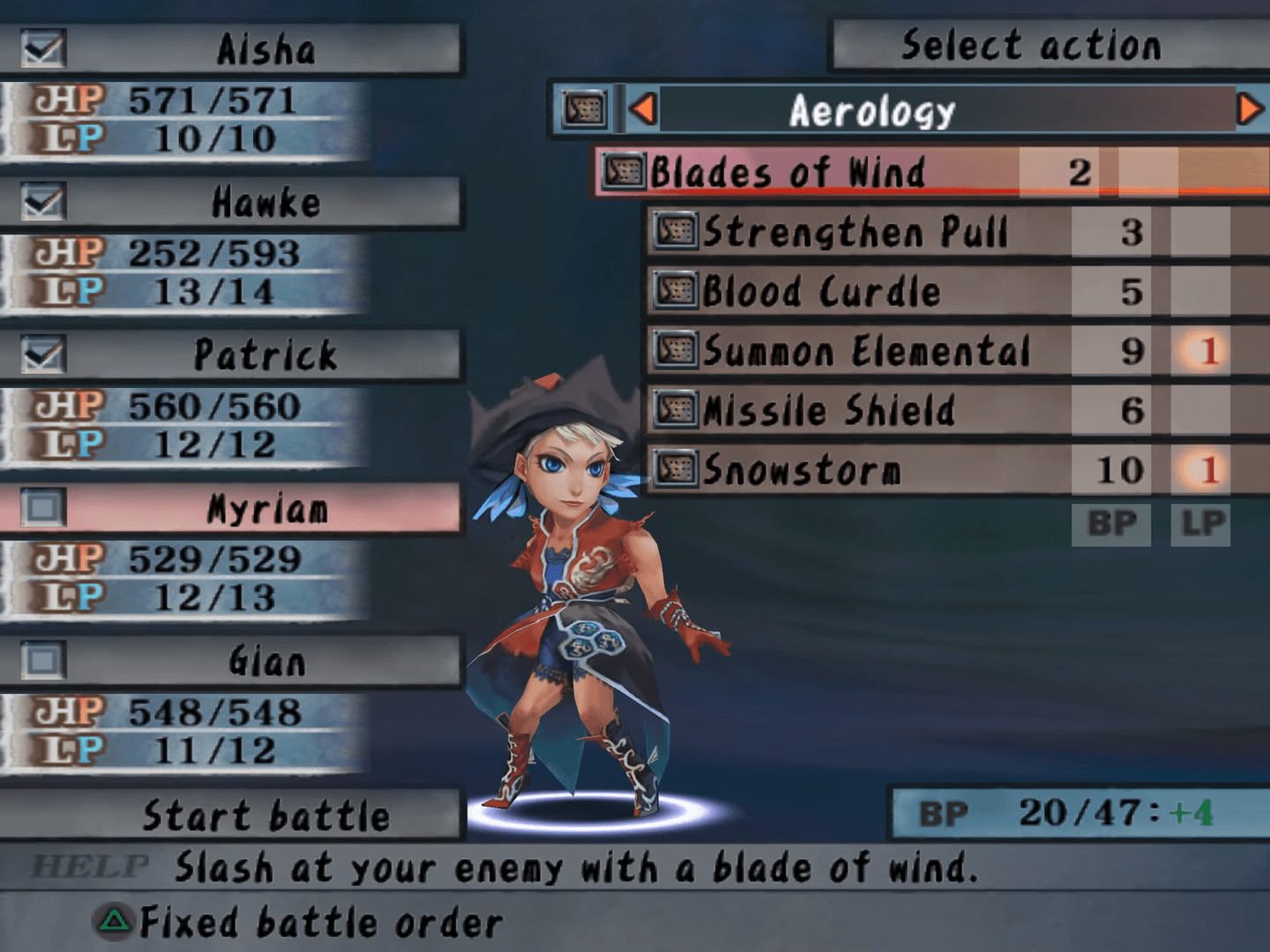Choose Patrick's name bar
Viewport: 1270px width, 952px height.
point(265,355)
